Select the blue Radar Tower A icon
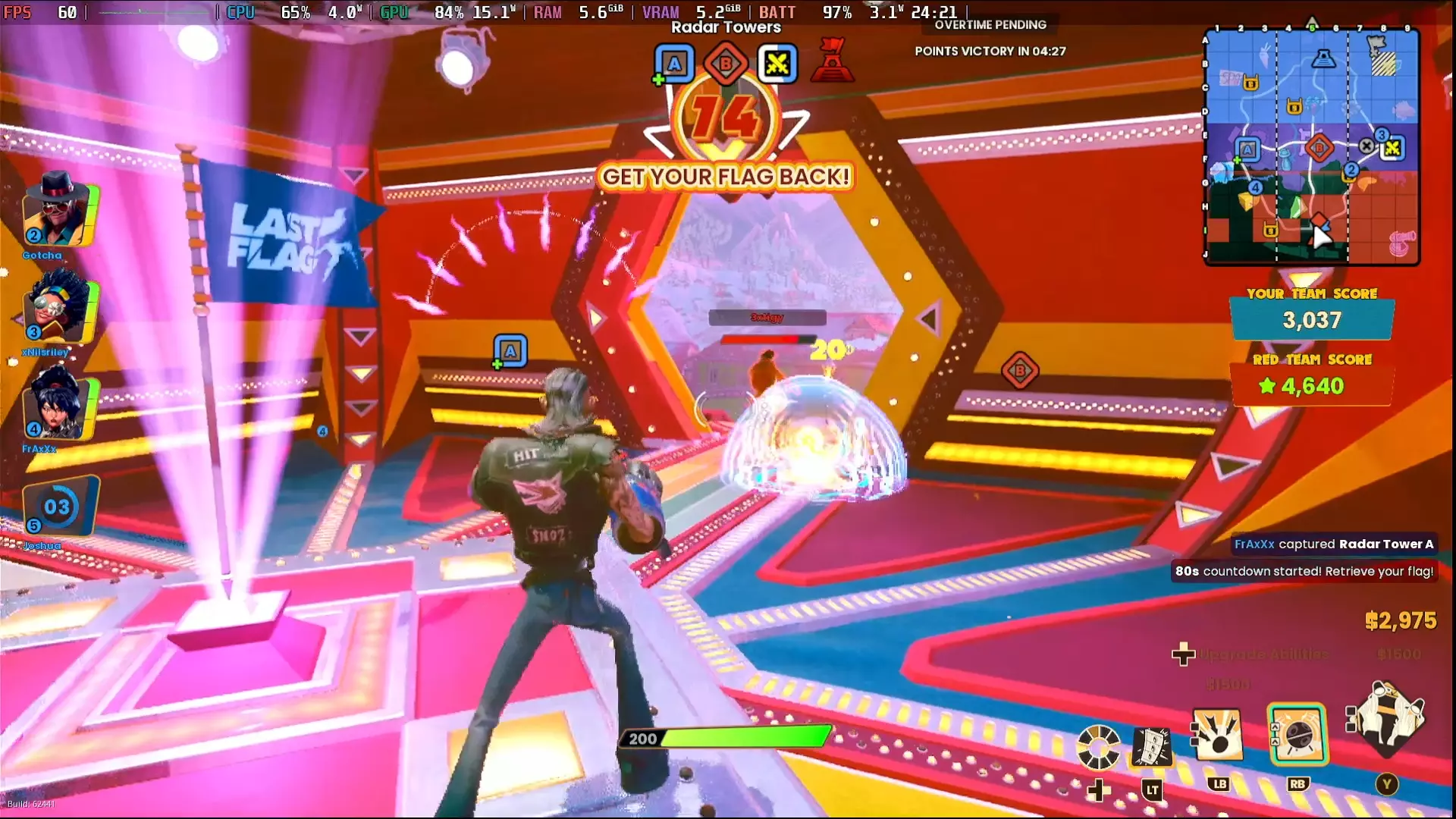 tap(674, 64)
